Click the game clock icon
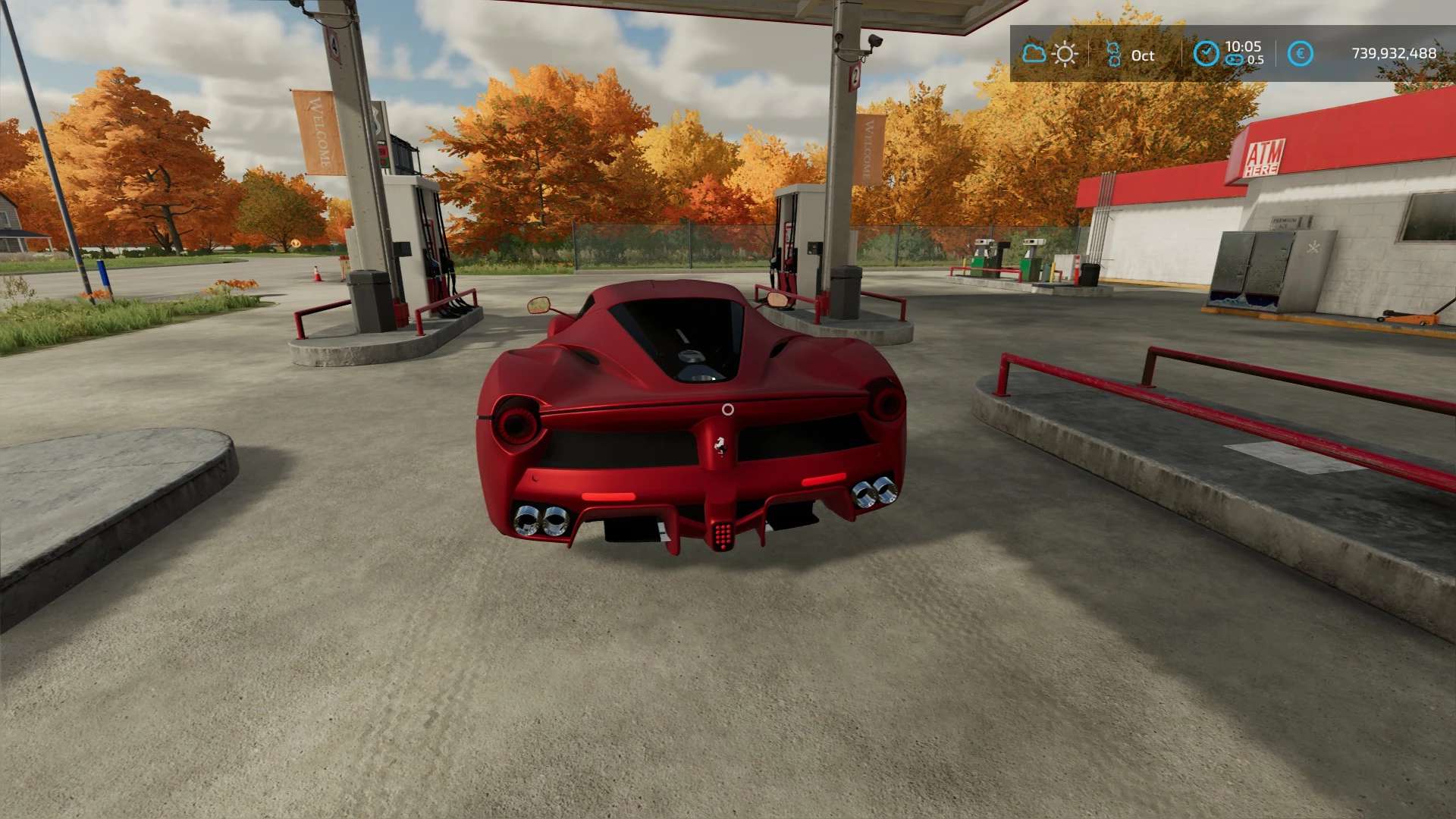This screenshot has width=1456, height=819. tap(1206, 53)
